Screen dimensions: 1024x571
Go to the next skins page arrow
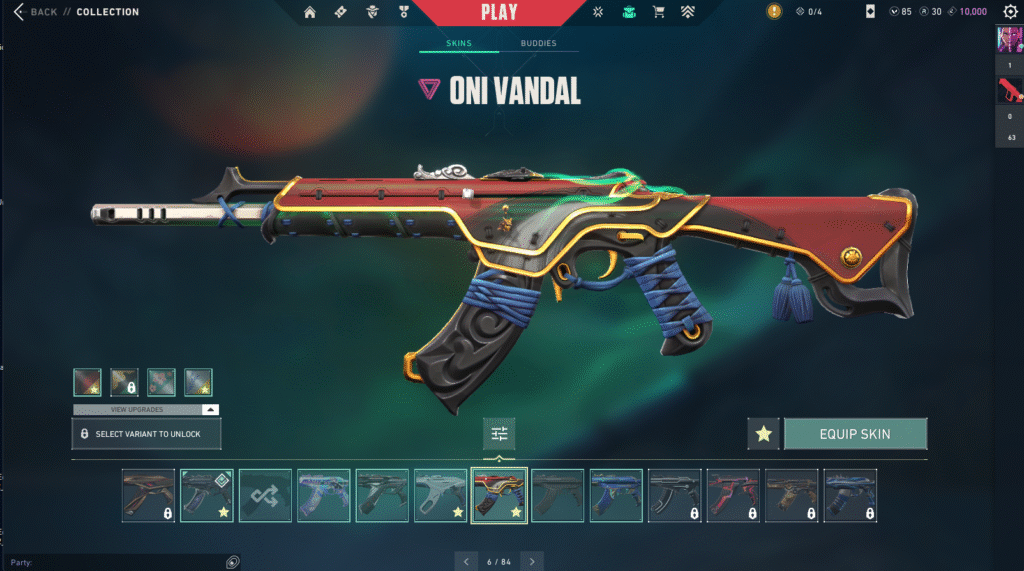pos(533,562)
